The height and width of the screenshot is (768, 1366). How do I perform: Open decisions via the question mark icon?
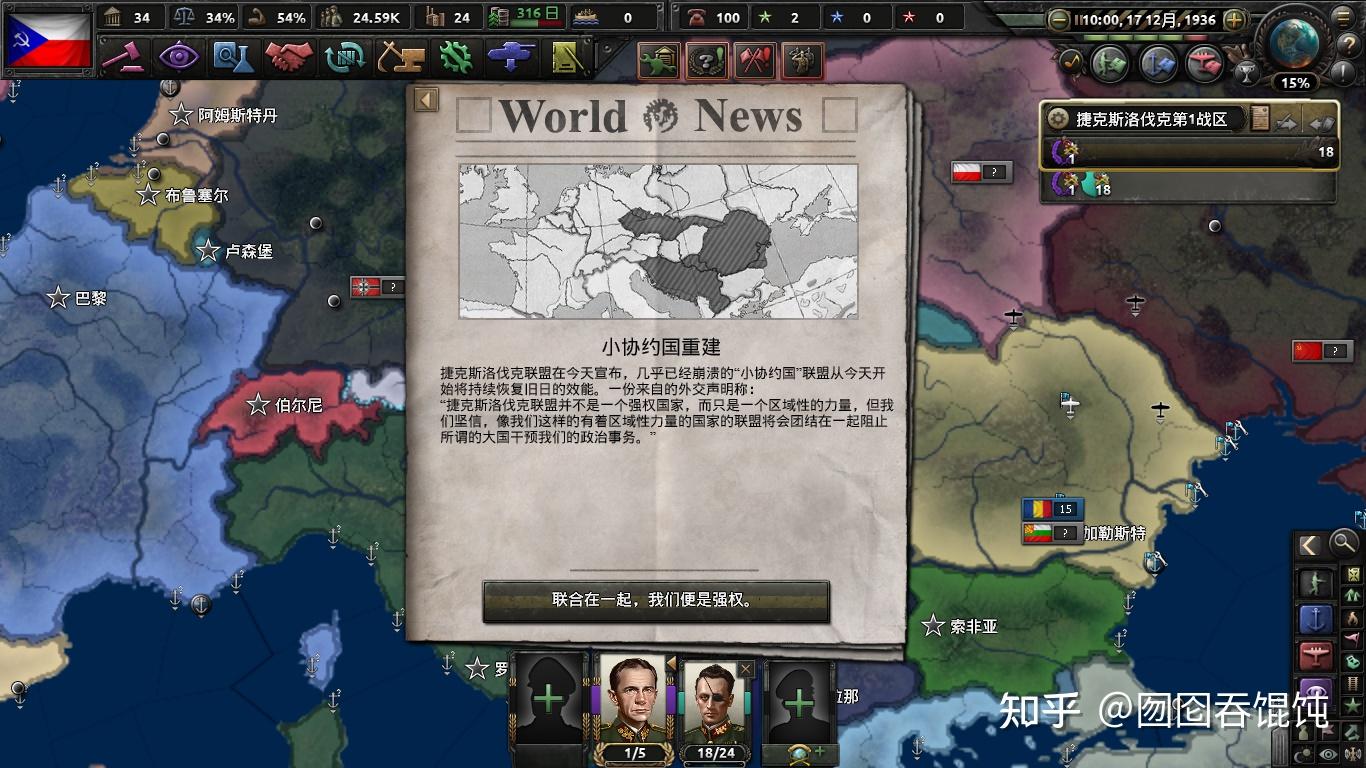pyautogui.click(x=707, y=61)
